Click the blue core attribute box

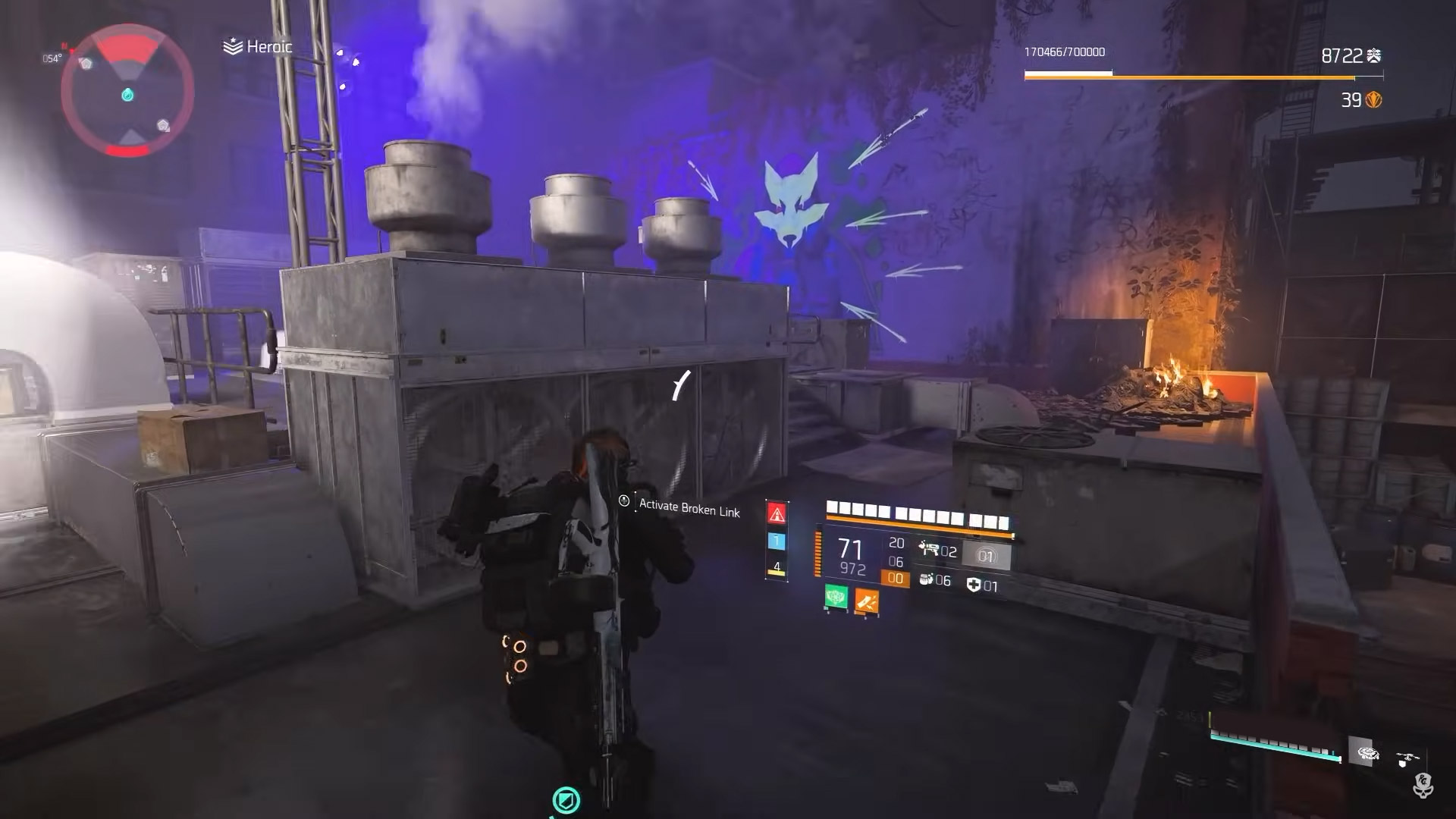tap(777, 541)
